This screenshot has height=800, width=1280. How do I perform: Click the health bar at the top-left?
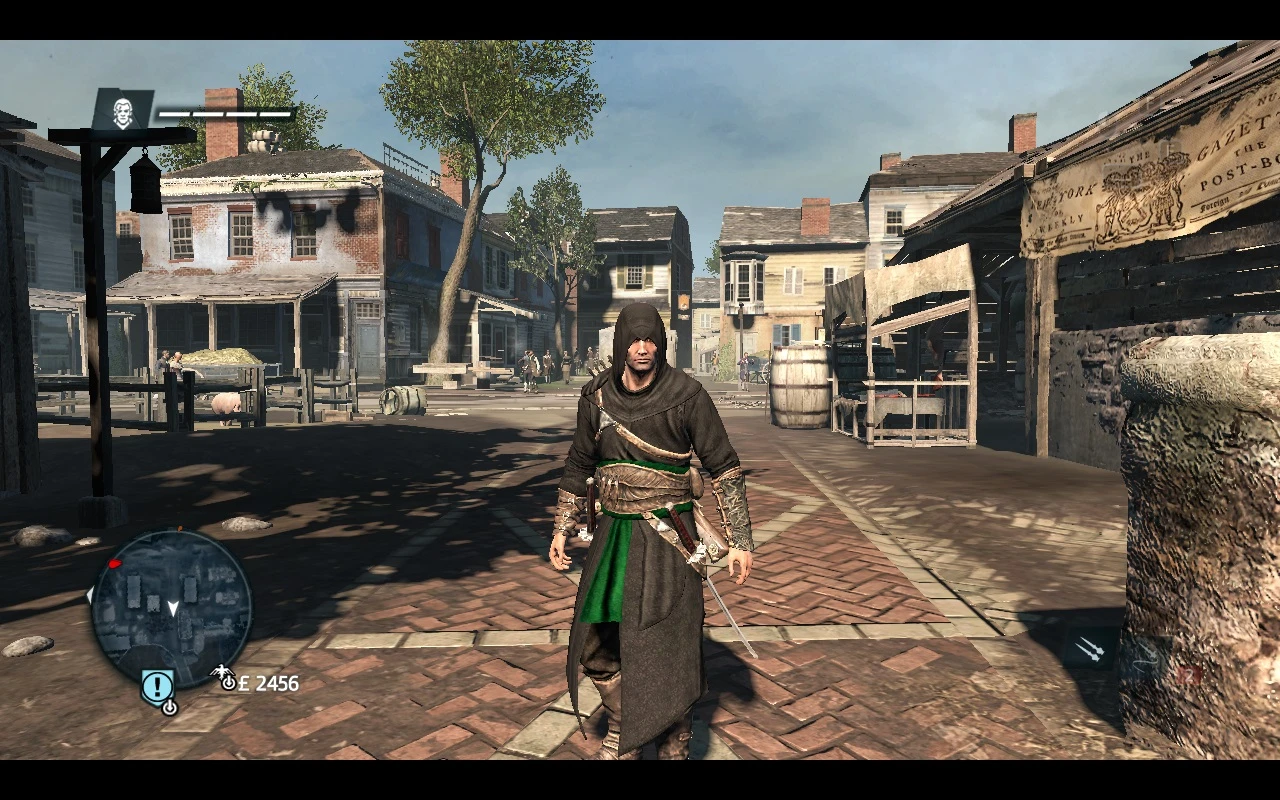tap(225, 112)
